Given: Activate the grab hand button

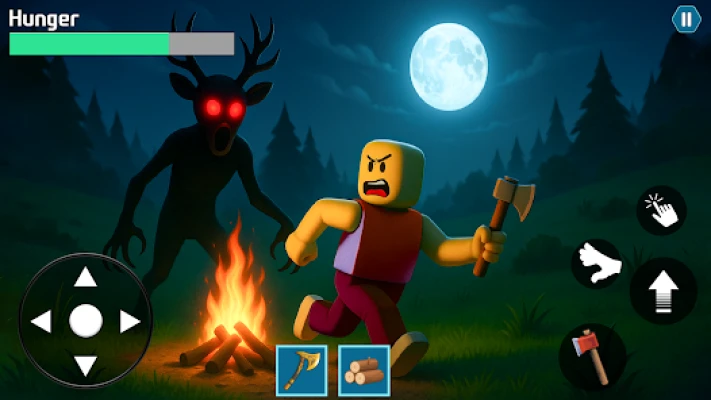Looking at the screenshot, I should click(597, 264).
